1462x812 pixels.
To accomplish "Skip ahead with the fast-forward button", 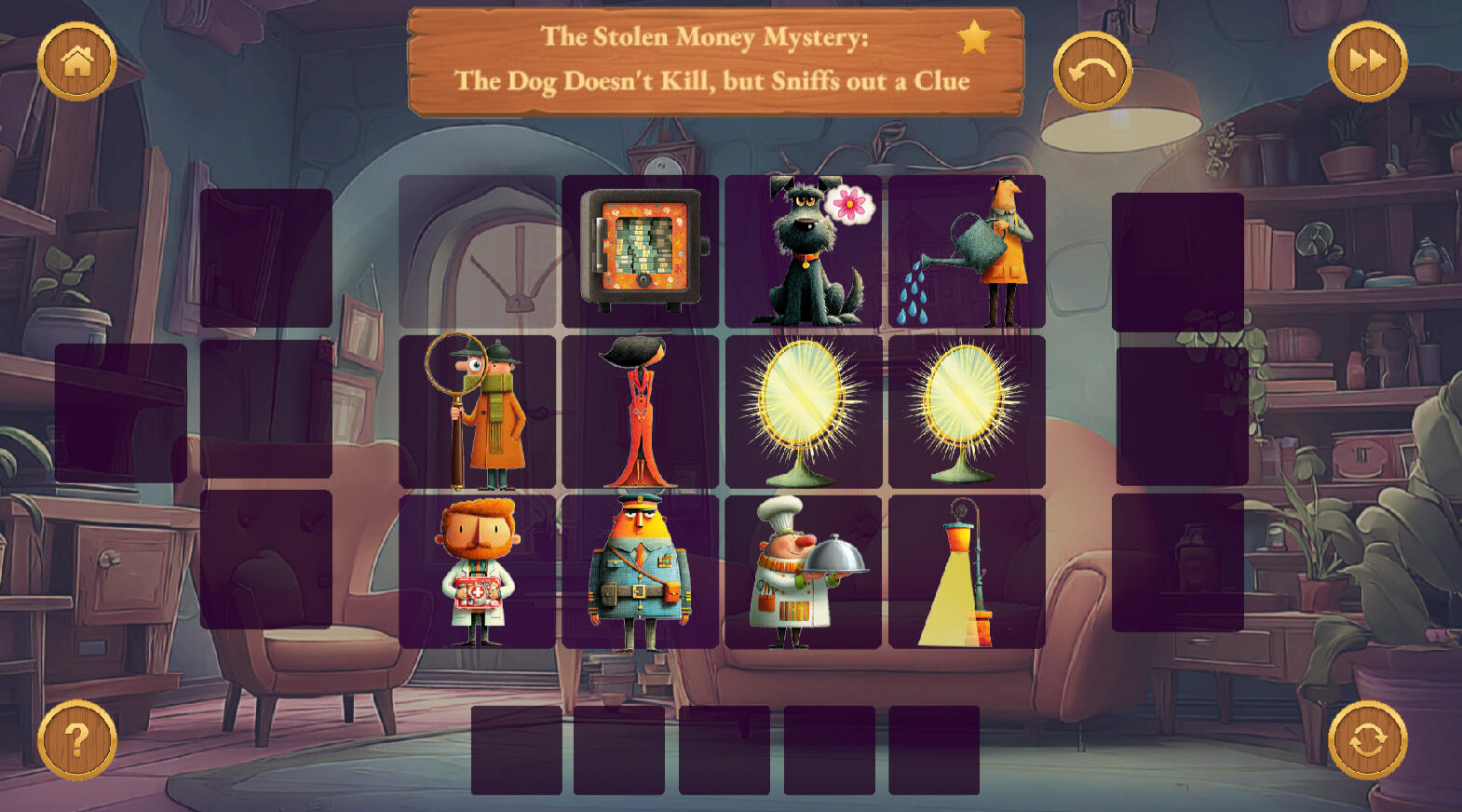I will [x=1367, y=61].
